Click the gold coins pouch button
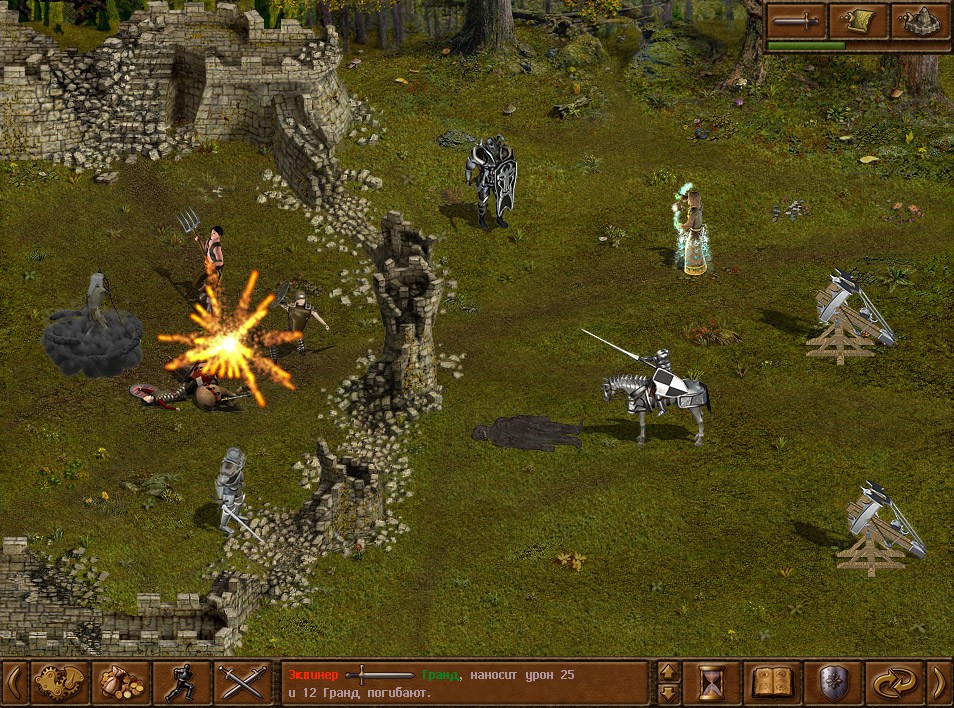954x708 pixels. click(121, 683)
